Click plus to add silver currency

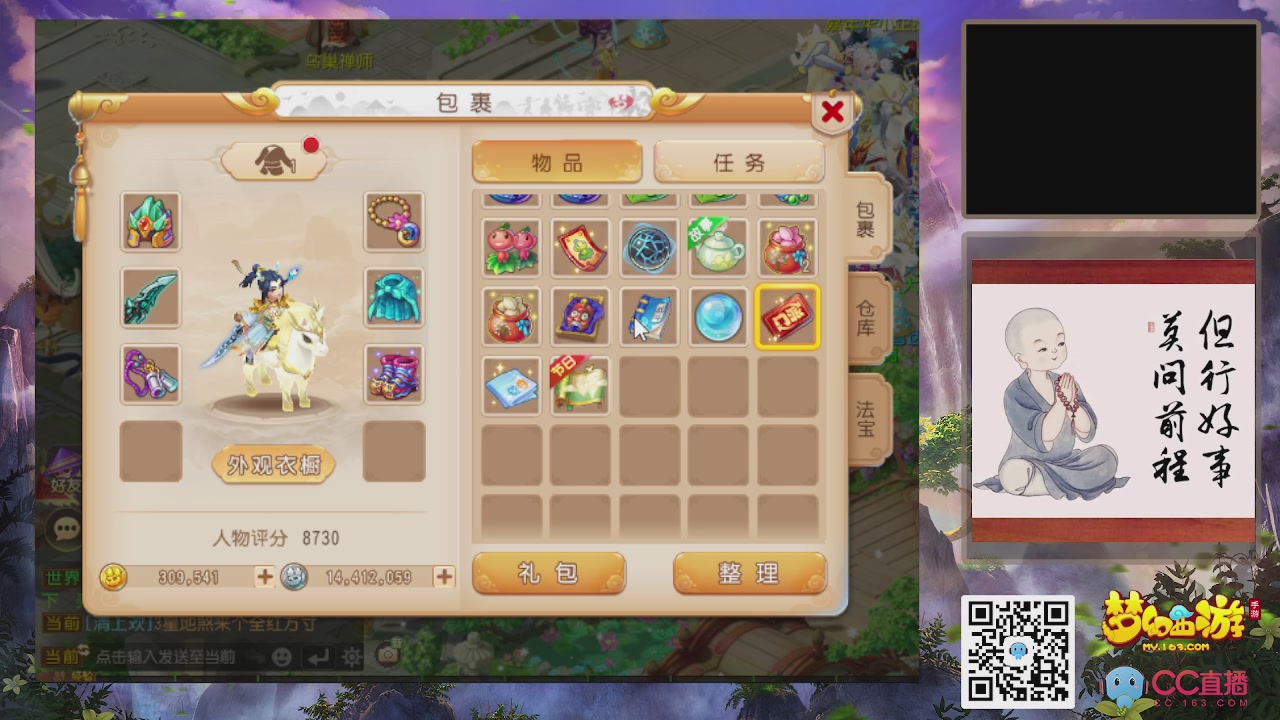pyautogui.click(x=443, y=577)
